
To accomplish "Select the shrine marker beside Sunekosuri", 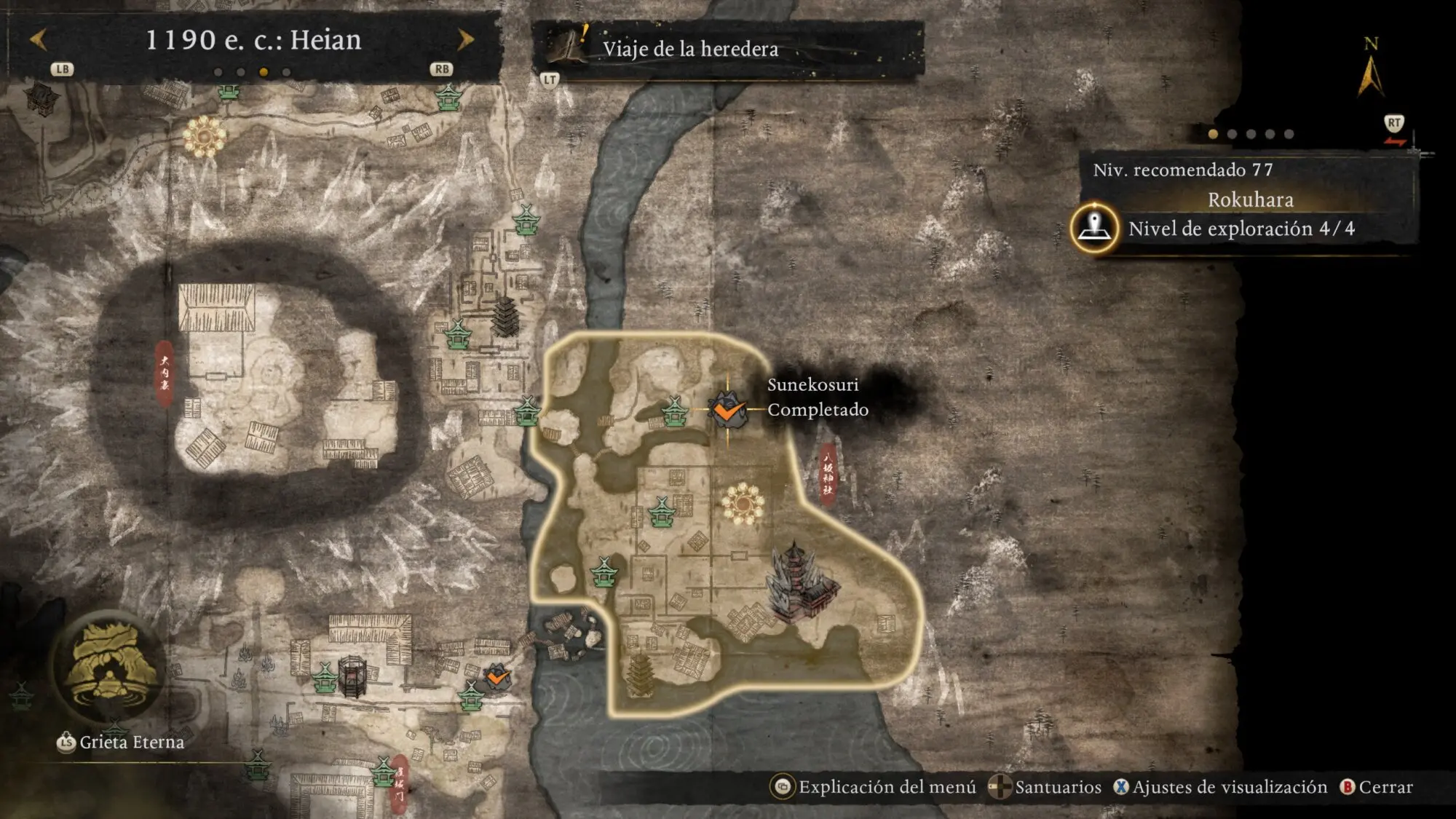I will (675, 411).
